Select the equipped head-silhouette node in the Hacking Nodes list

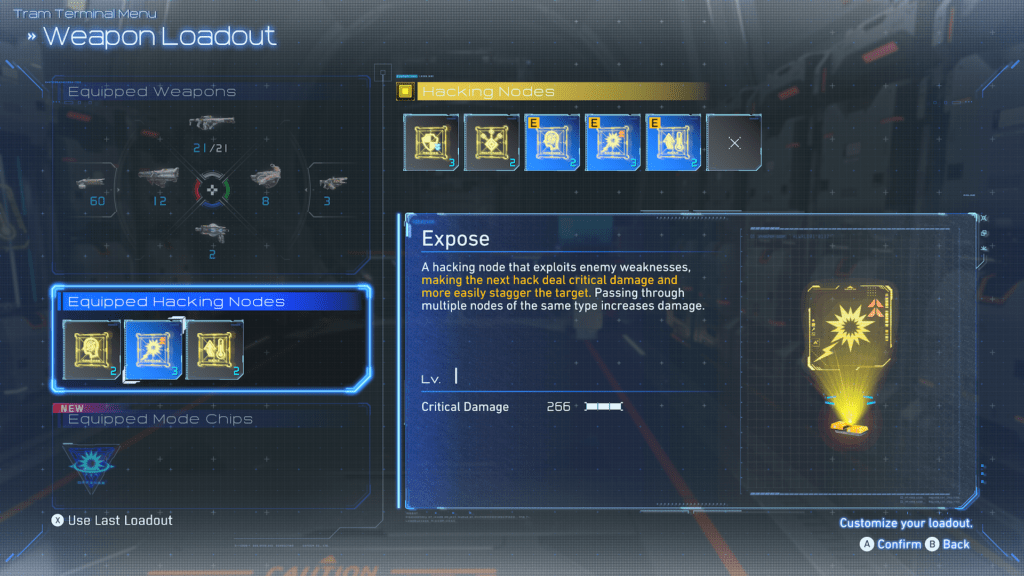tap(552, 143)
